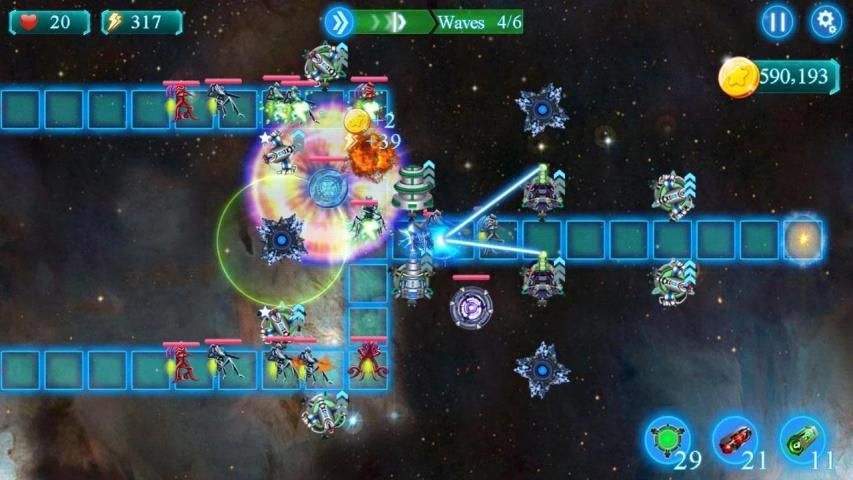Image resolution: width=853 pixels, height=480 pixels.
Task: Select the green capsule power-up
Action: click(802, 440)
